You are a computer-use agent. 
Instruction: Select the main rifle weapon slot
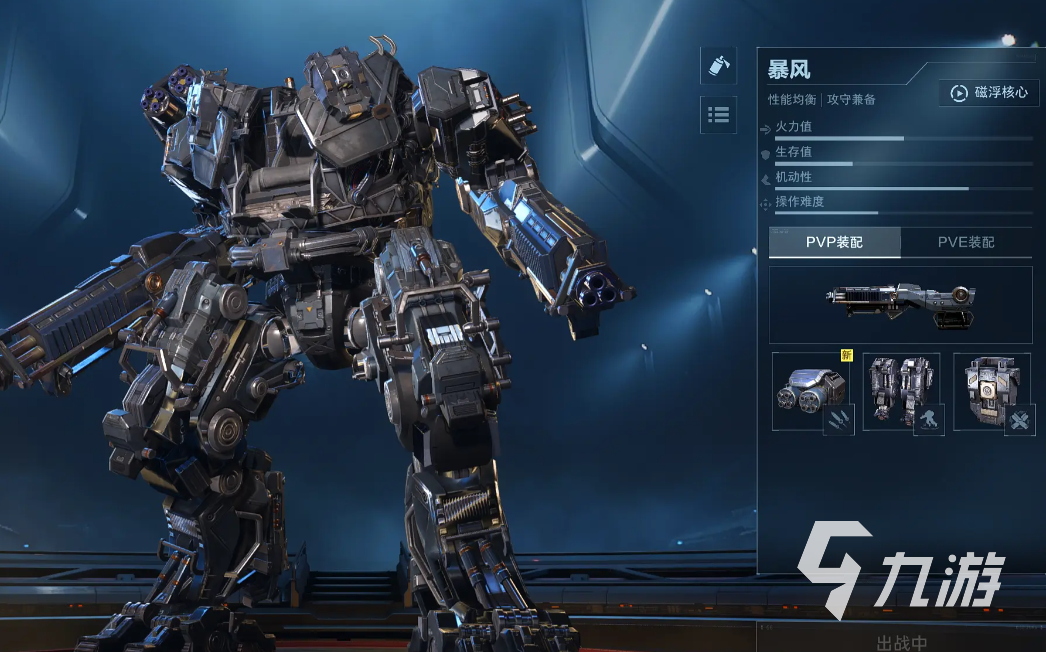click(900, 304)
